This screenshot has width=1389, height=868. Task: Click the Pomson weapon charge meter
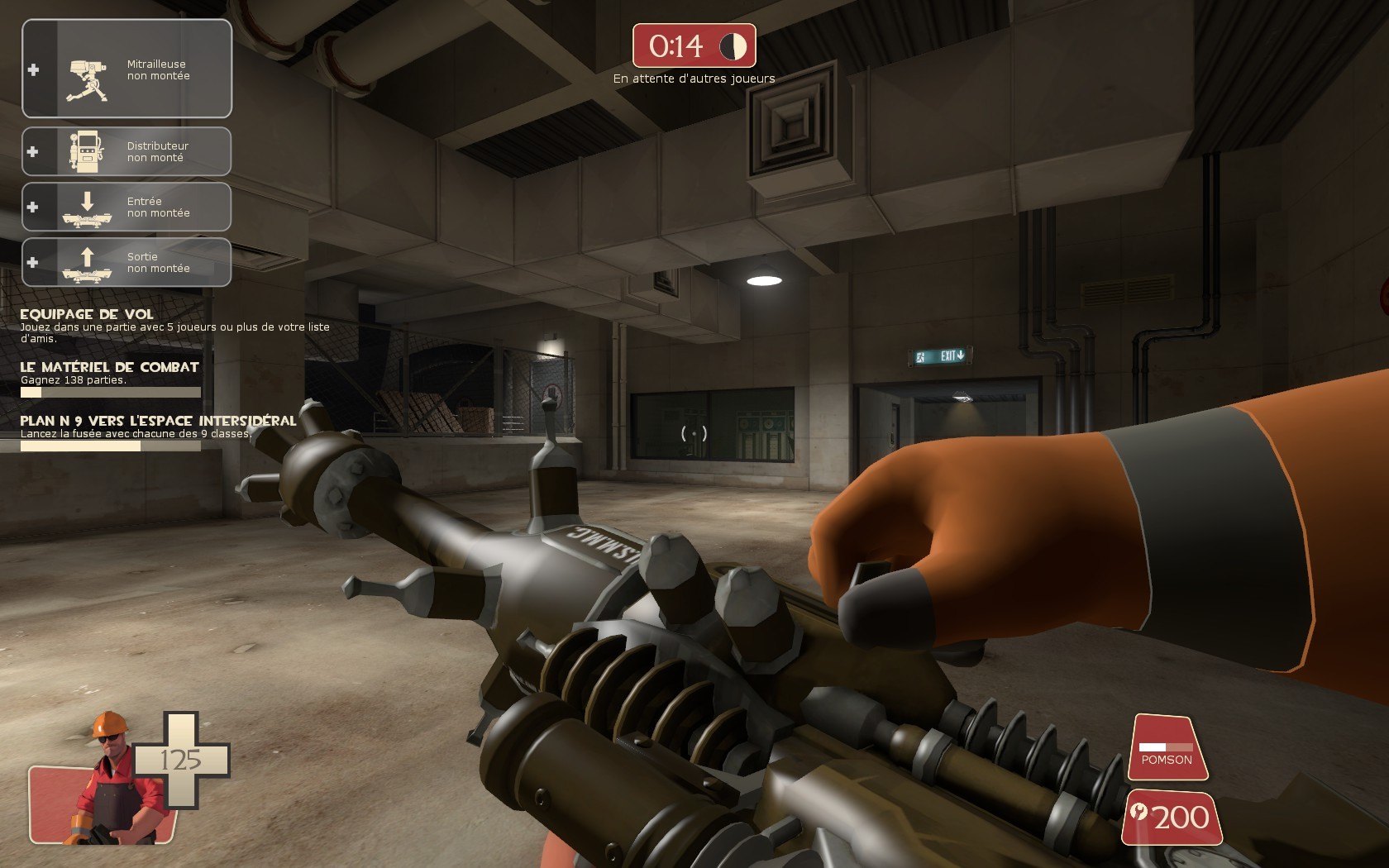1167,748
